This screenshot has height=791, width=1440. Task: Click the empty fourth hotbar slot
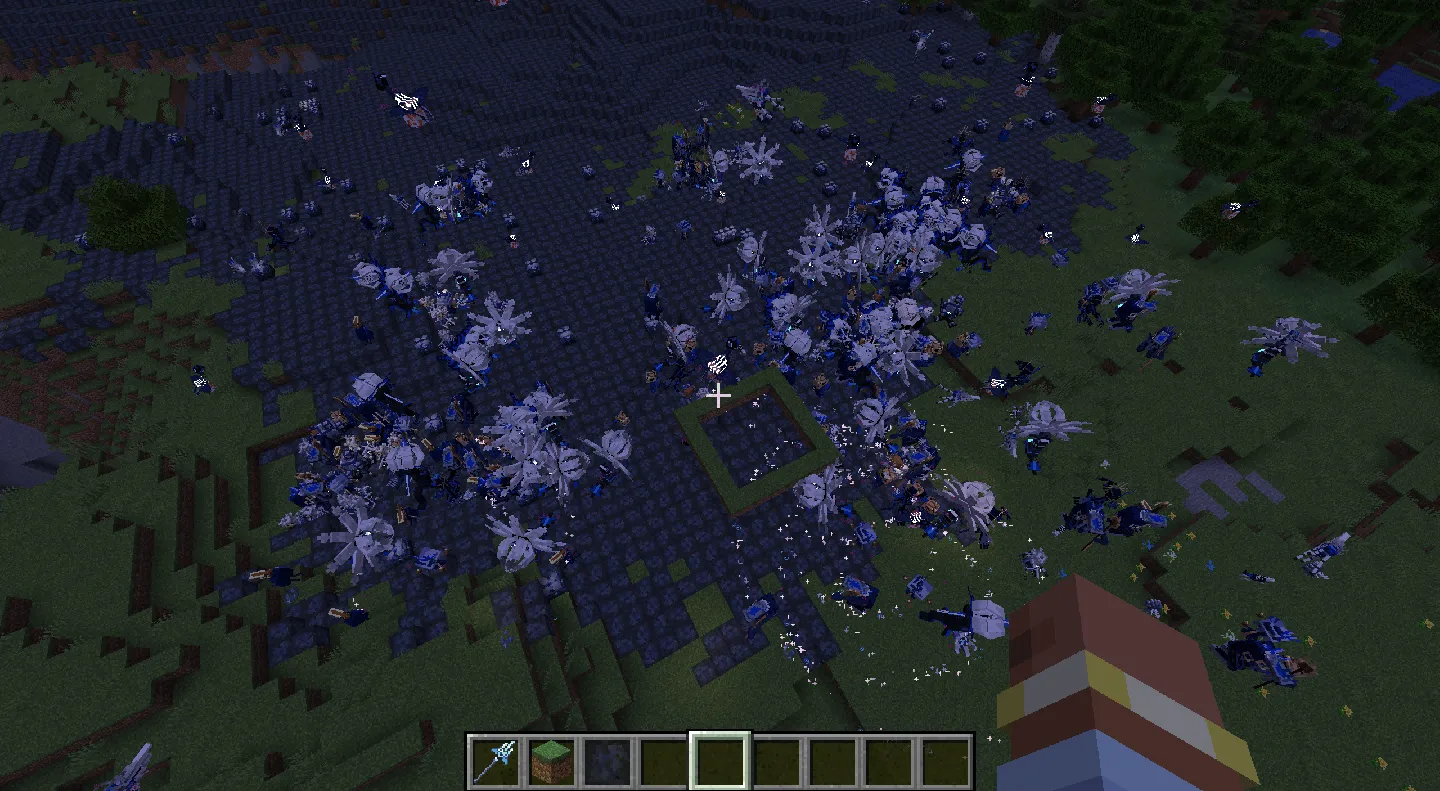click(x=664, y=760)
